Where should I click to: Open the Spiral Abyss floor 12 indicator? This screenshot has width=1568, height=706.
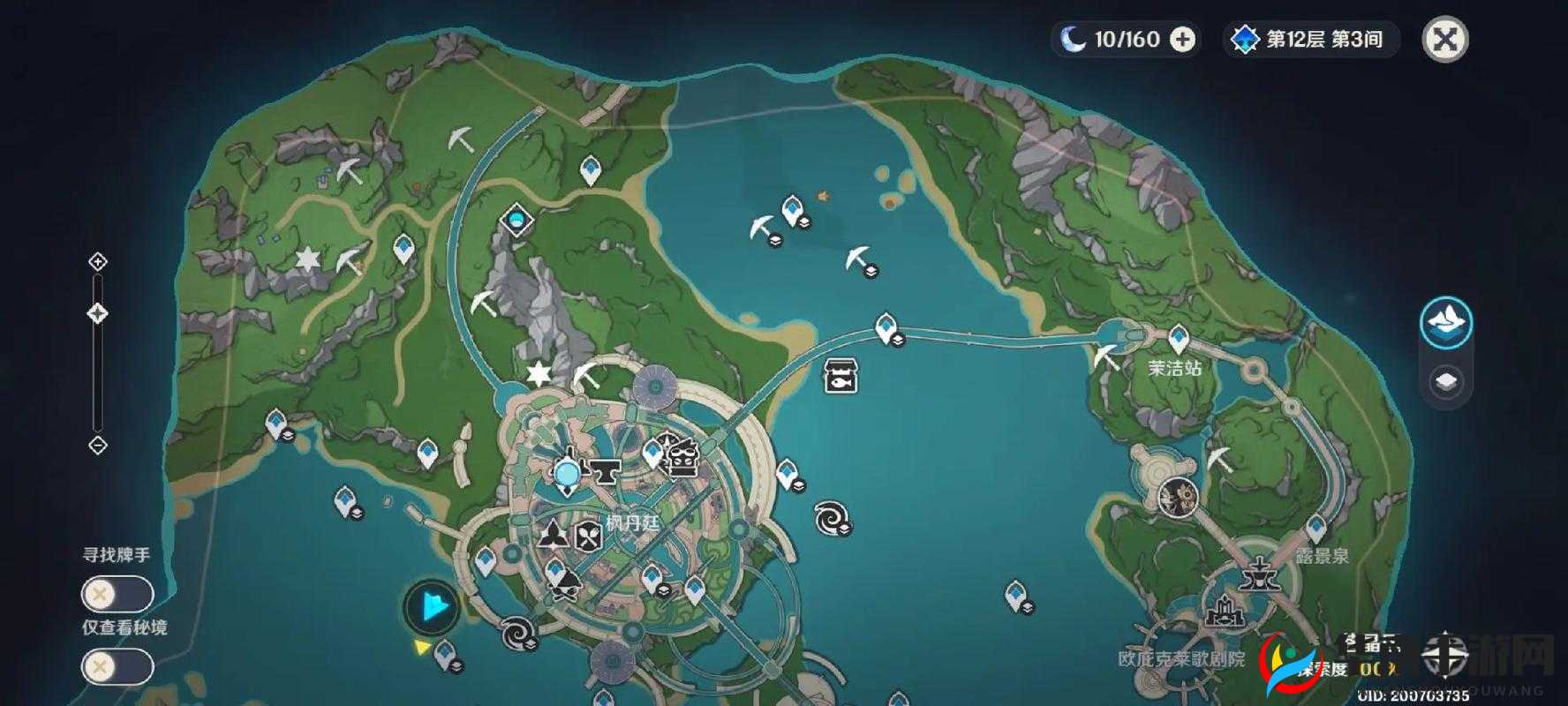click(1312, 40)
